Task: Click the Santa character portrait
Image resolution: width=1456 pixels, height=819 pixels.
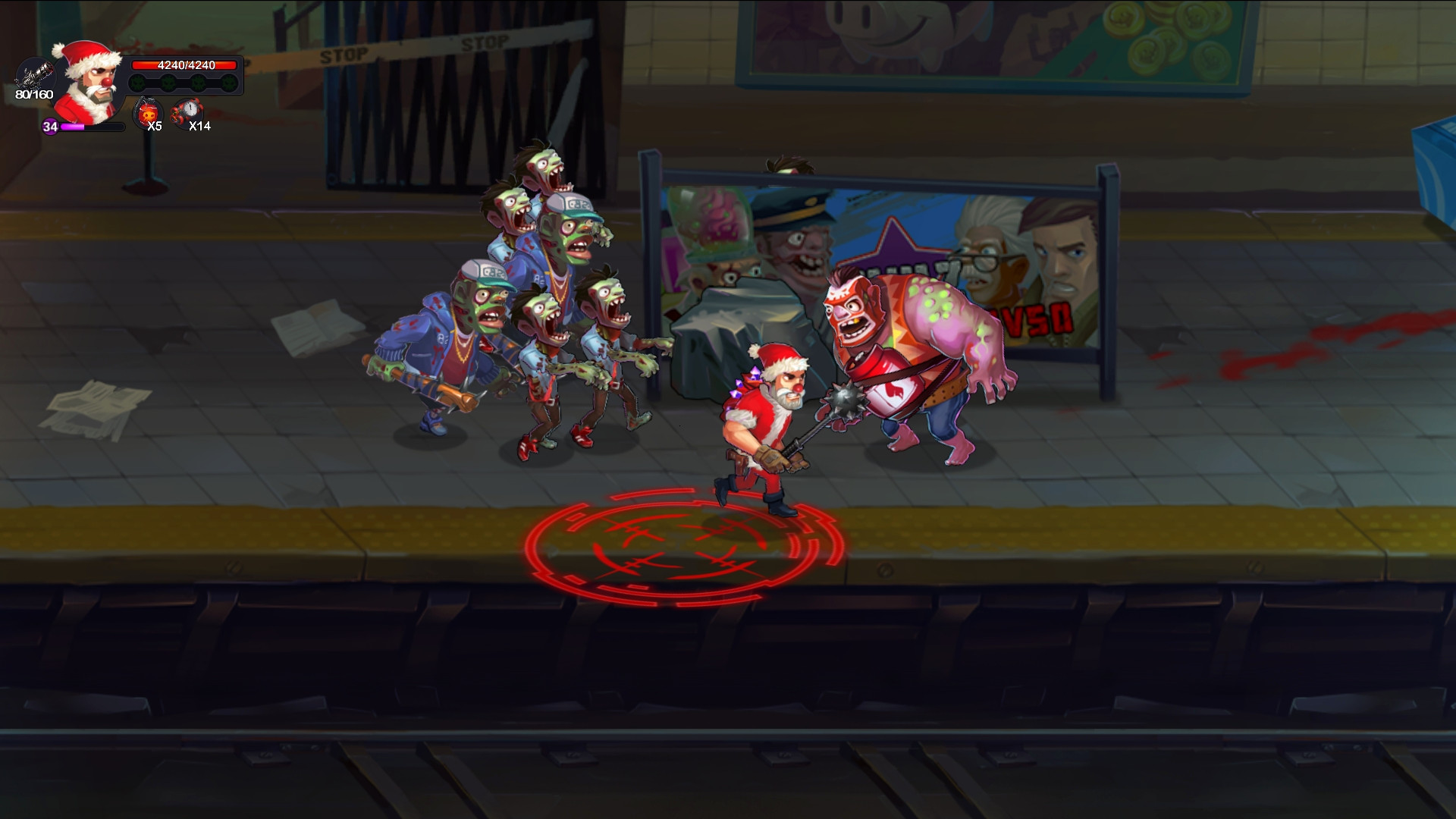Action: (89, 82)
